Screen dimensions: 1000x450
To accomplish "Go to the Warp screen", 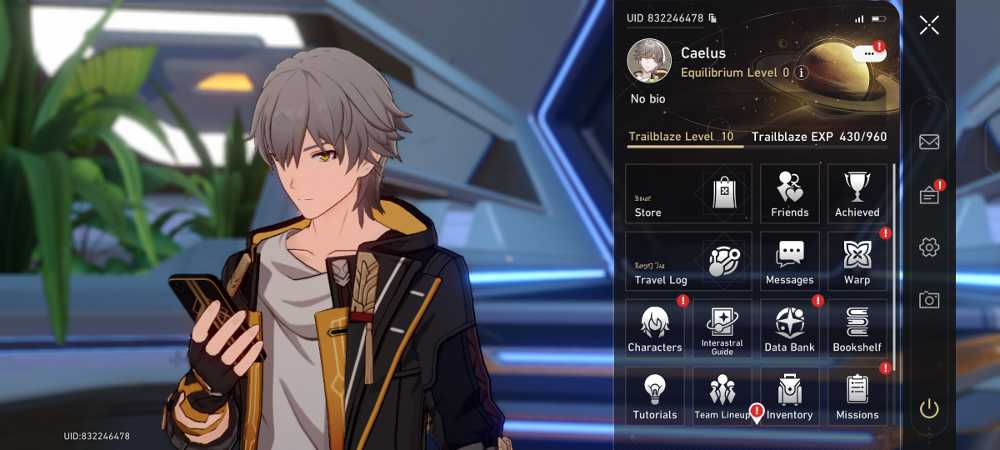I will (857, 261).
